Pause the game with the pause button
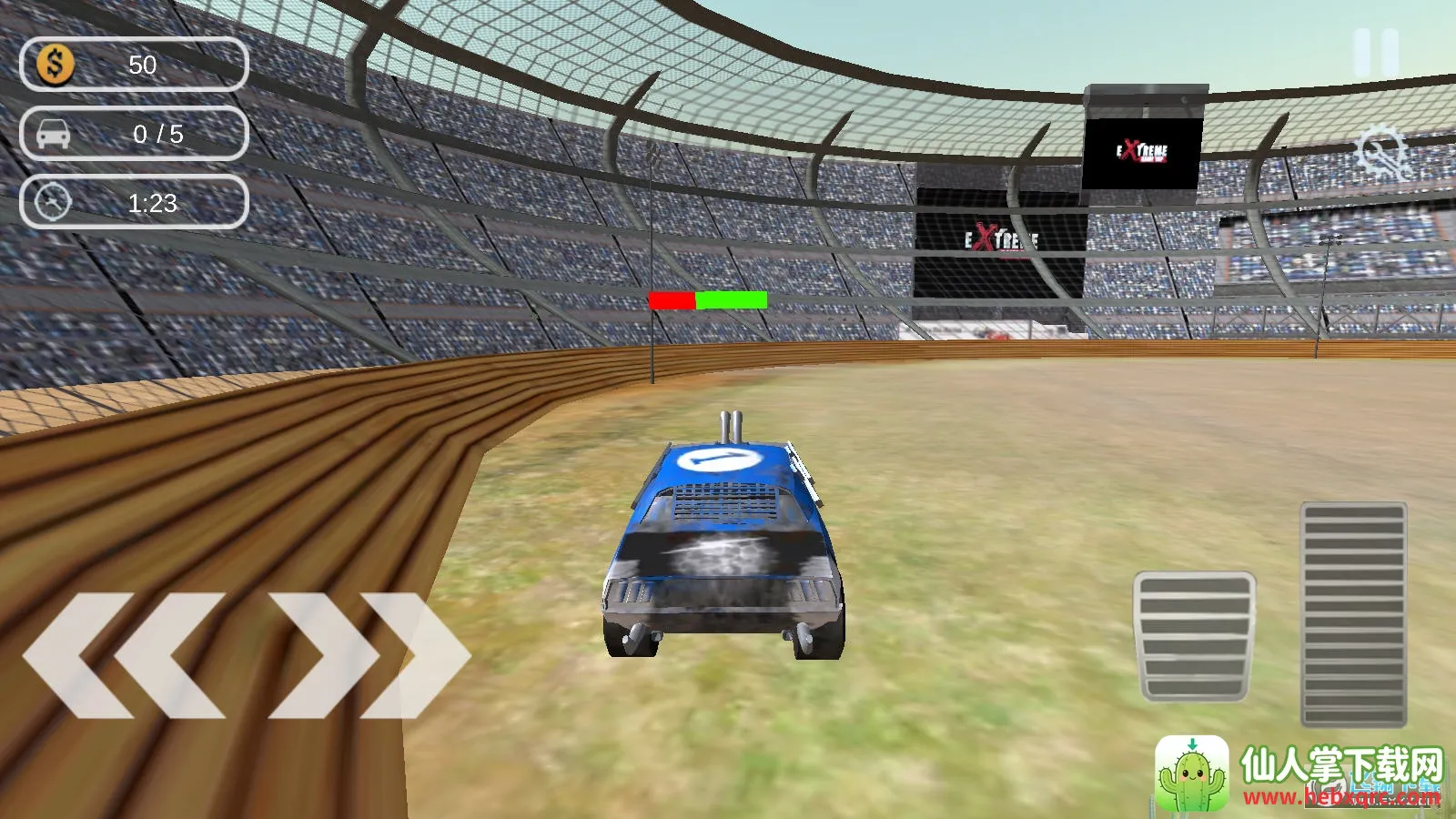1456x819 pixels. [1376, 53]
